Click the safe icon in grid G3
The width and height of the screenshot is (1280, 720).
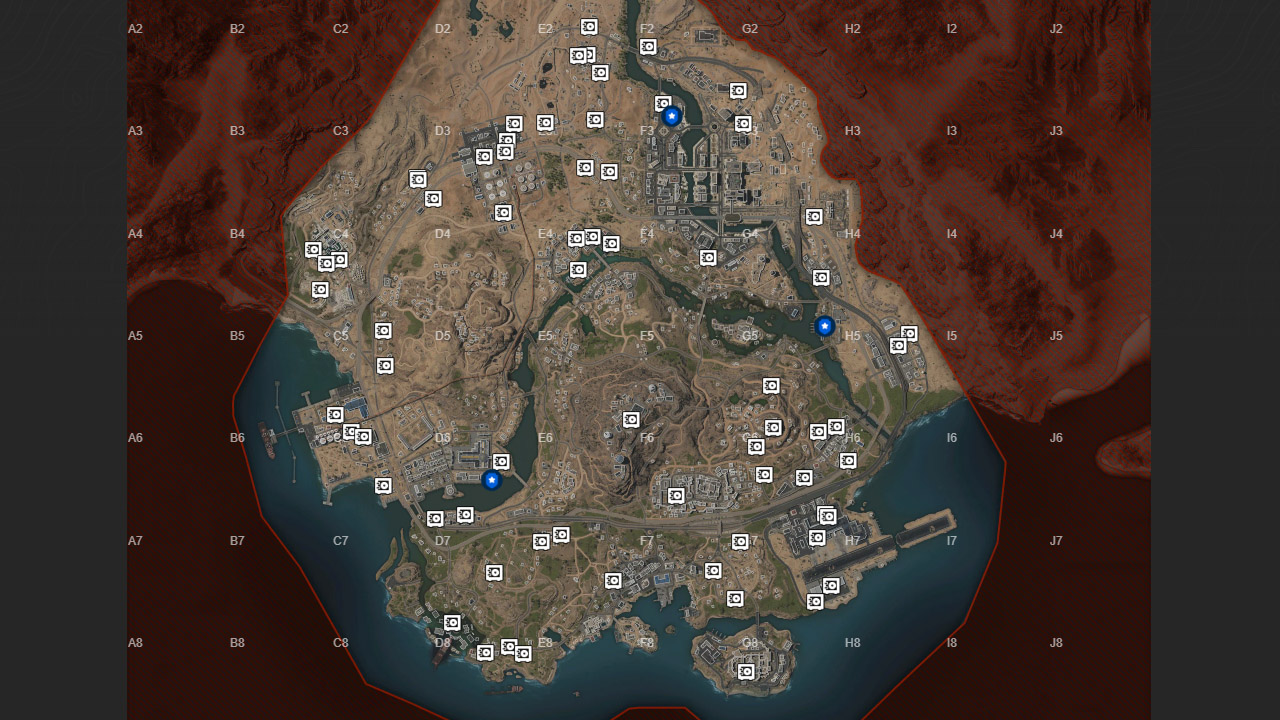[744, 123]
